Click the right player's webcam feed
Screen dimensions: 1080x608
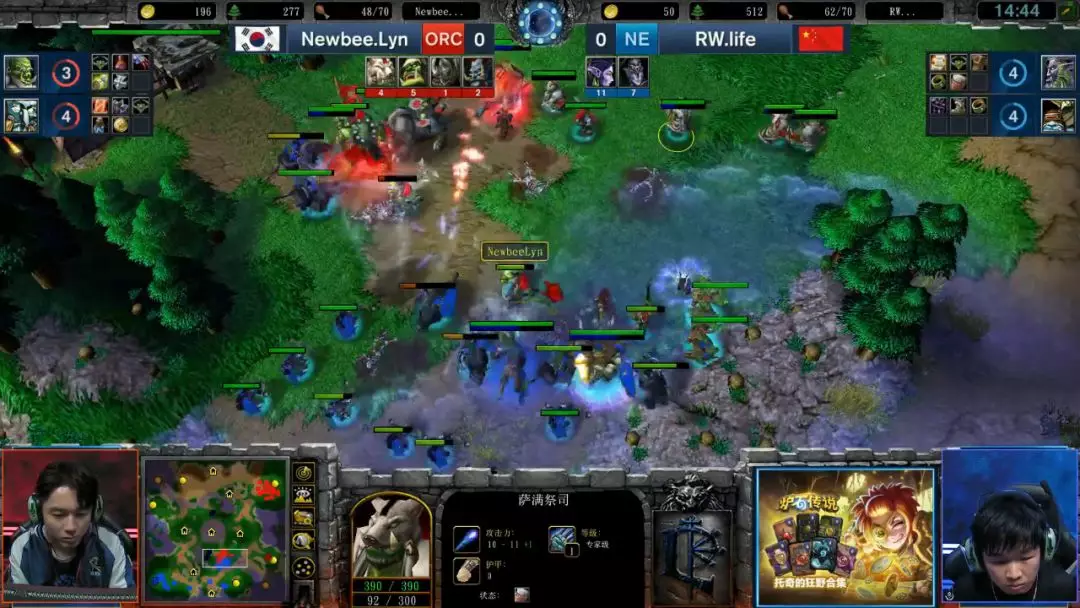tap(1010, 525)
